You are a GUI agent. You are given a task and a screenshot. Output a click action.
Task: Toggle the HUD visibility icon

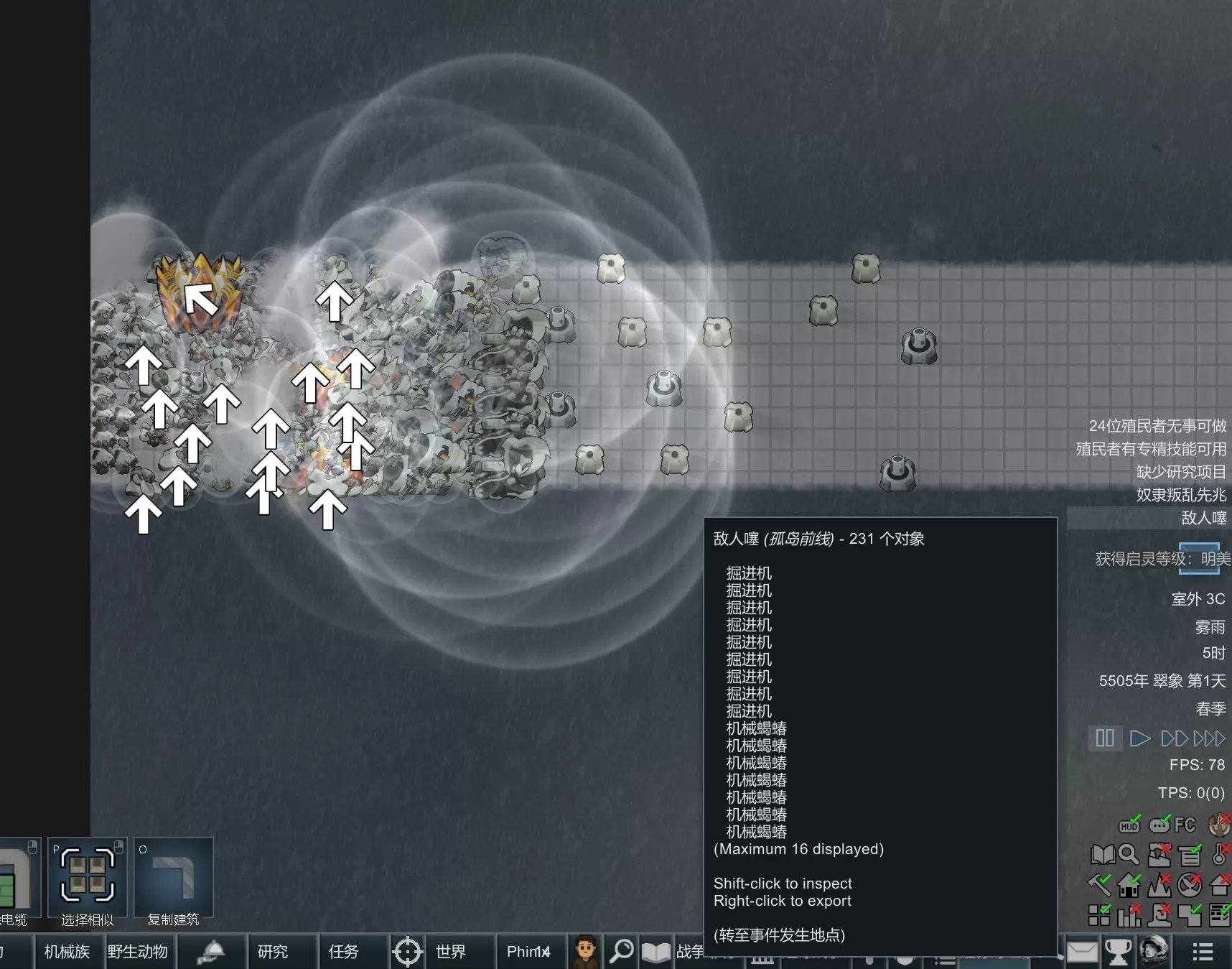tap(1129, 825)
